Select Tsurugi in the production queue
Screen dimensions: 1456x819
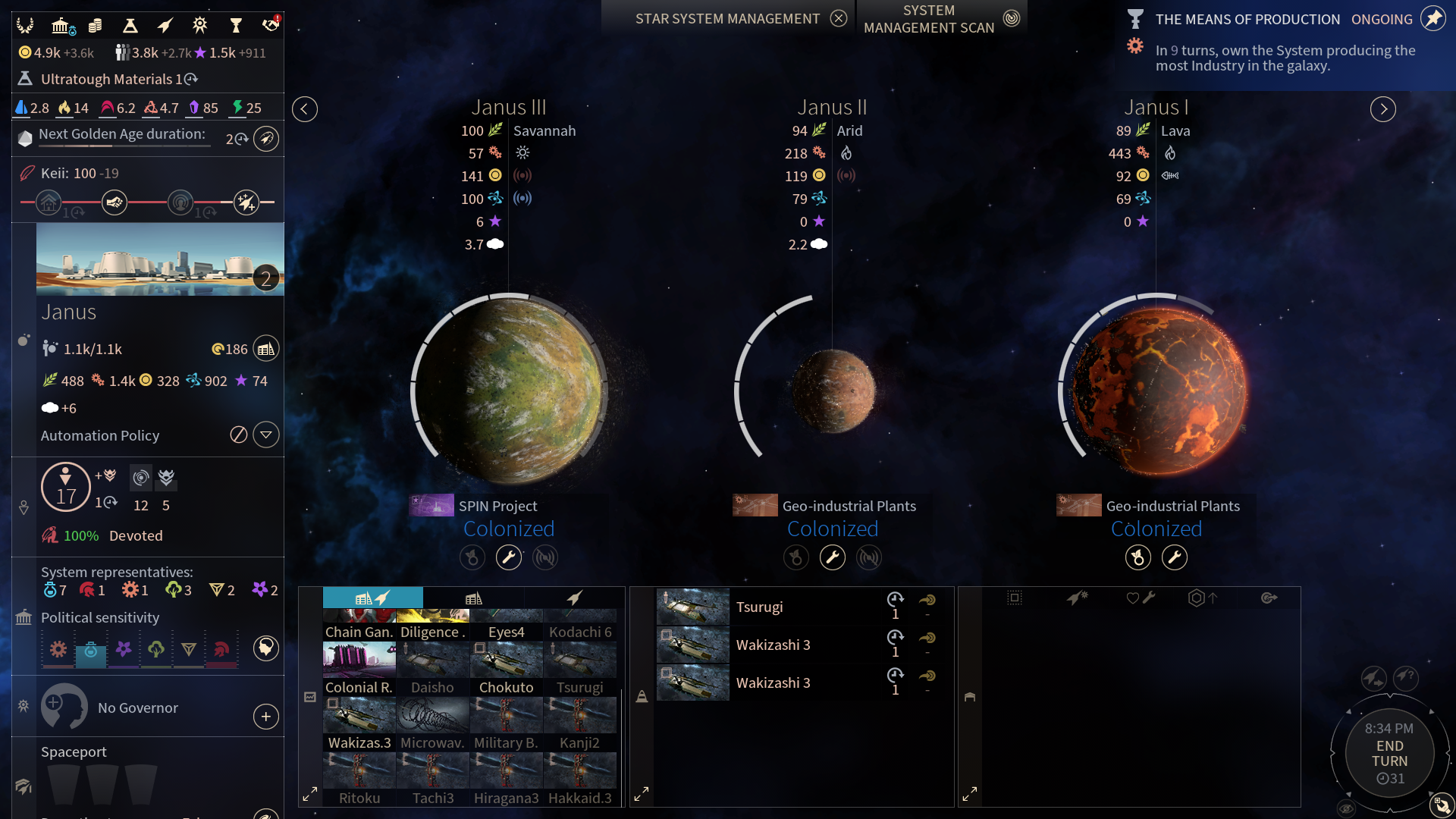(759, 607)
